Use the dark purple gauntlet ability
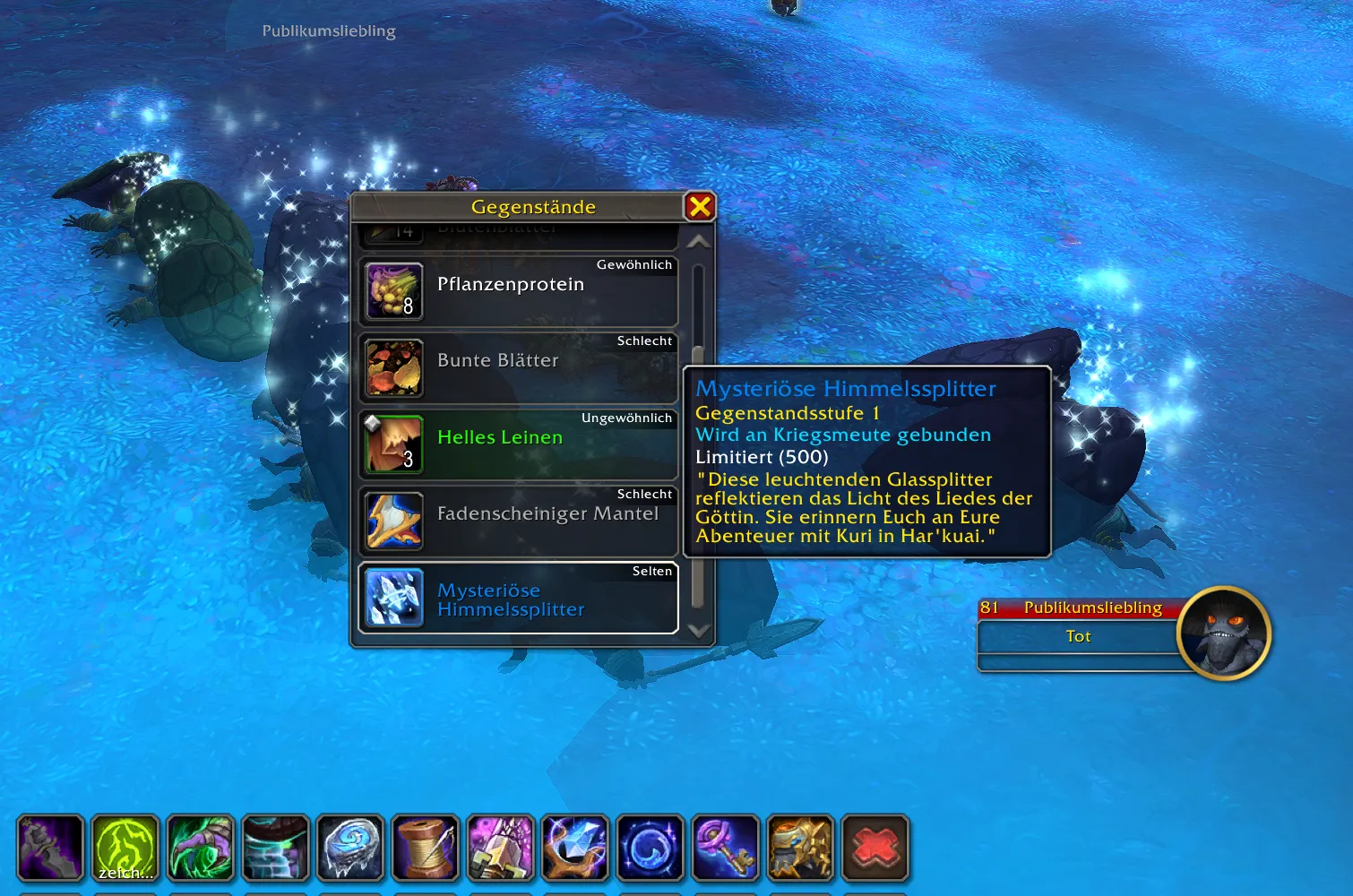 tap(51, 848)
